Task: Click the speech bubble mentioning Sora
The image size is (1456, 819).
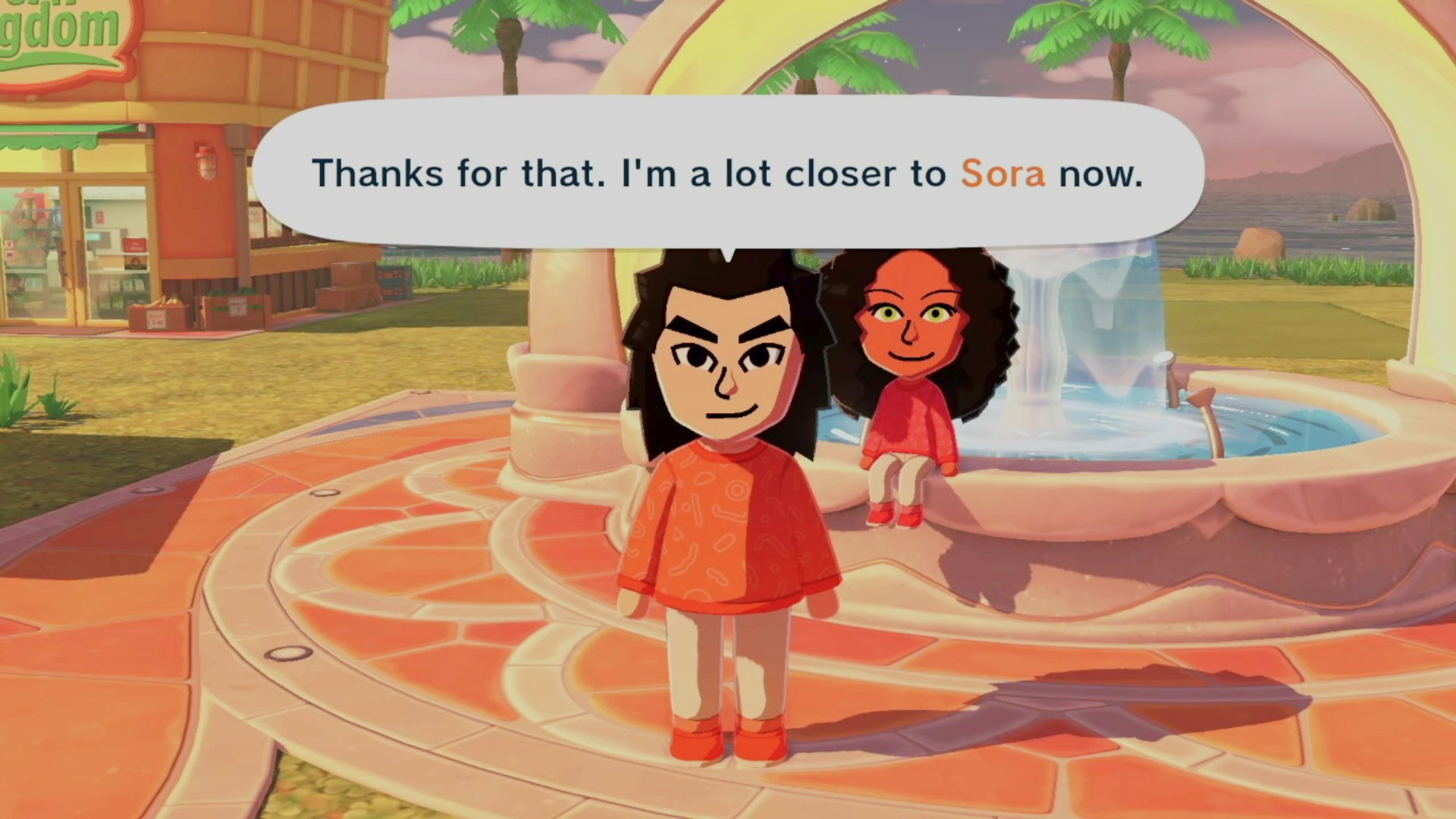Action: point(726,174)
